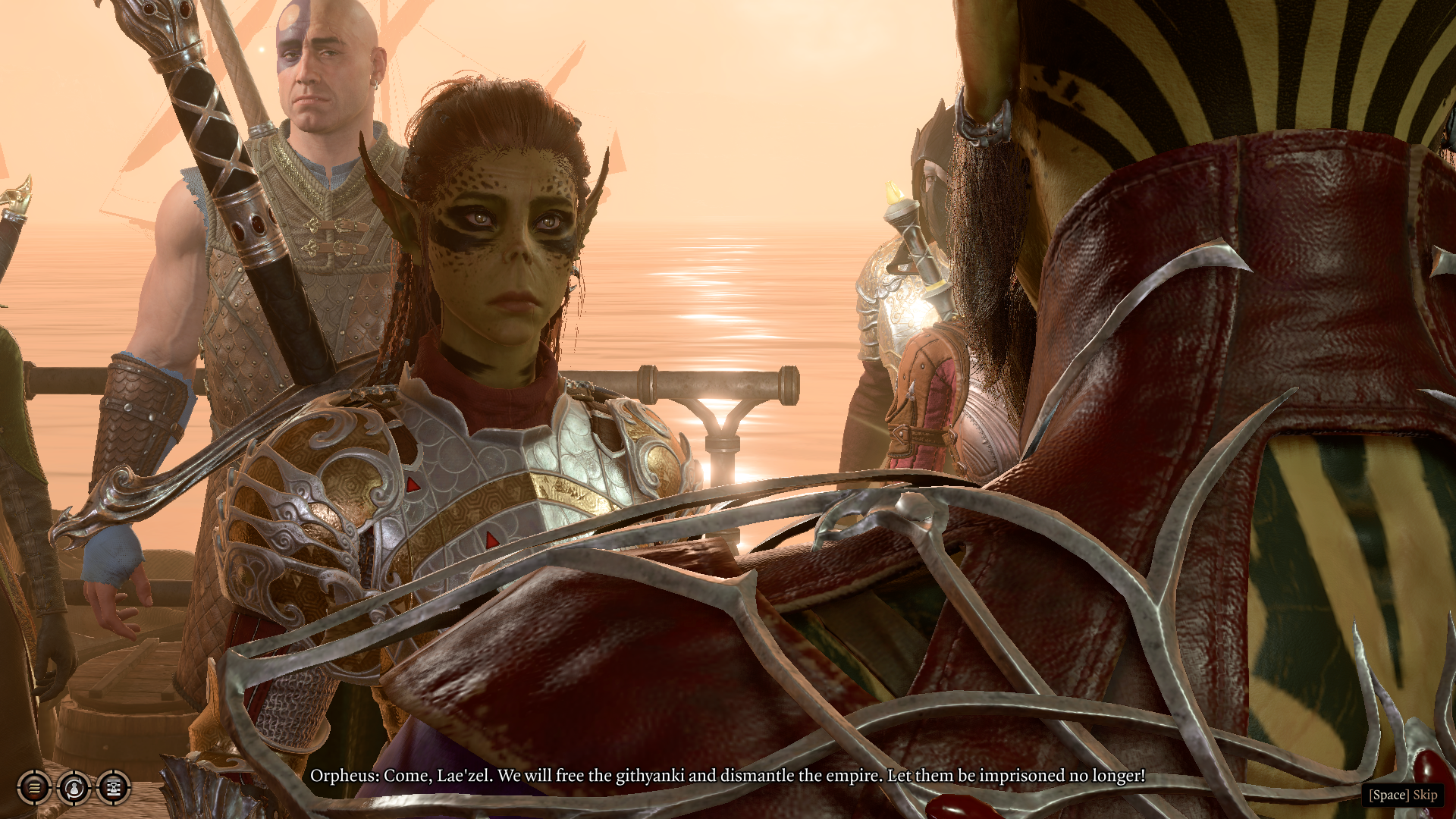Open the three-line dialogue menu icon
Viewport: 1456px width, 819px height.
pyautogui.click(x=34, y=788)
